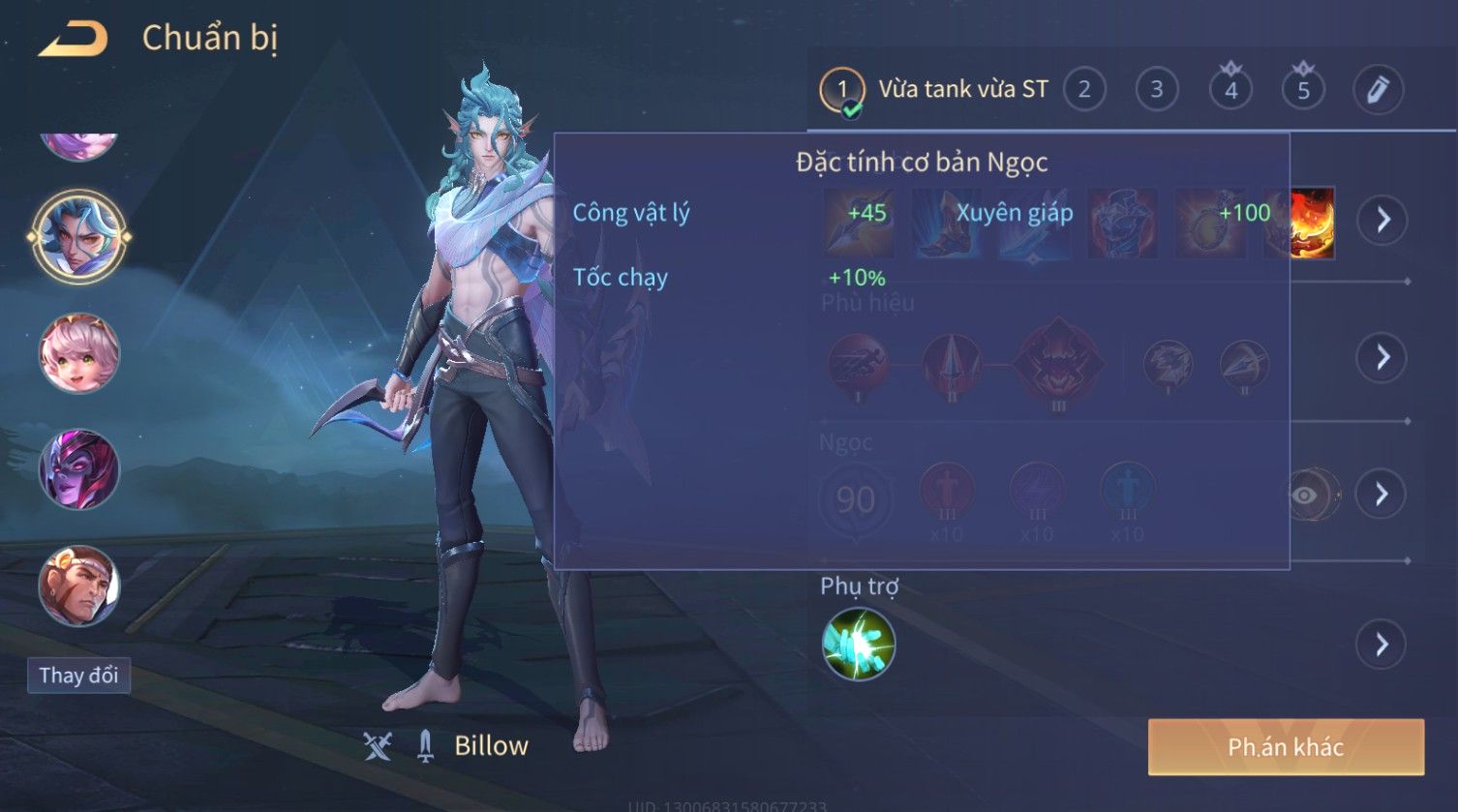Pick the headband warrior hero portrait
Viewport: 1458px width, 812px height.
pos(78,586)
